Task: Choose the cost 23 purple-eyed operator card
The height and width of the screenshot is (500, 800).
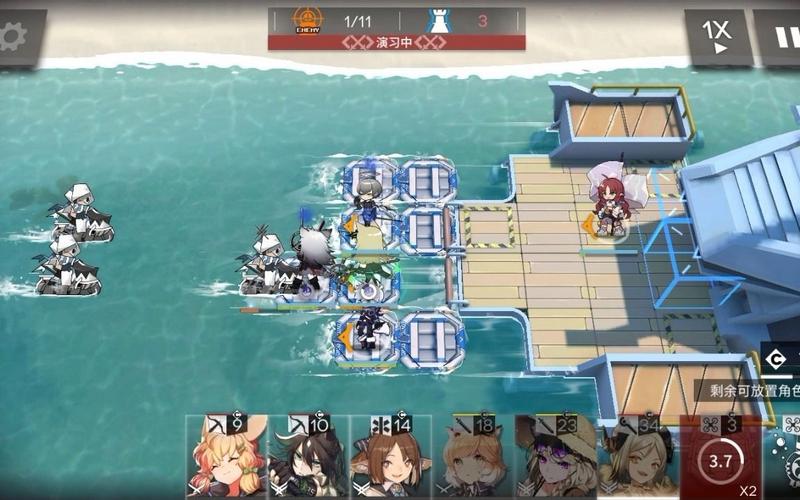Action: click(555, 458)
